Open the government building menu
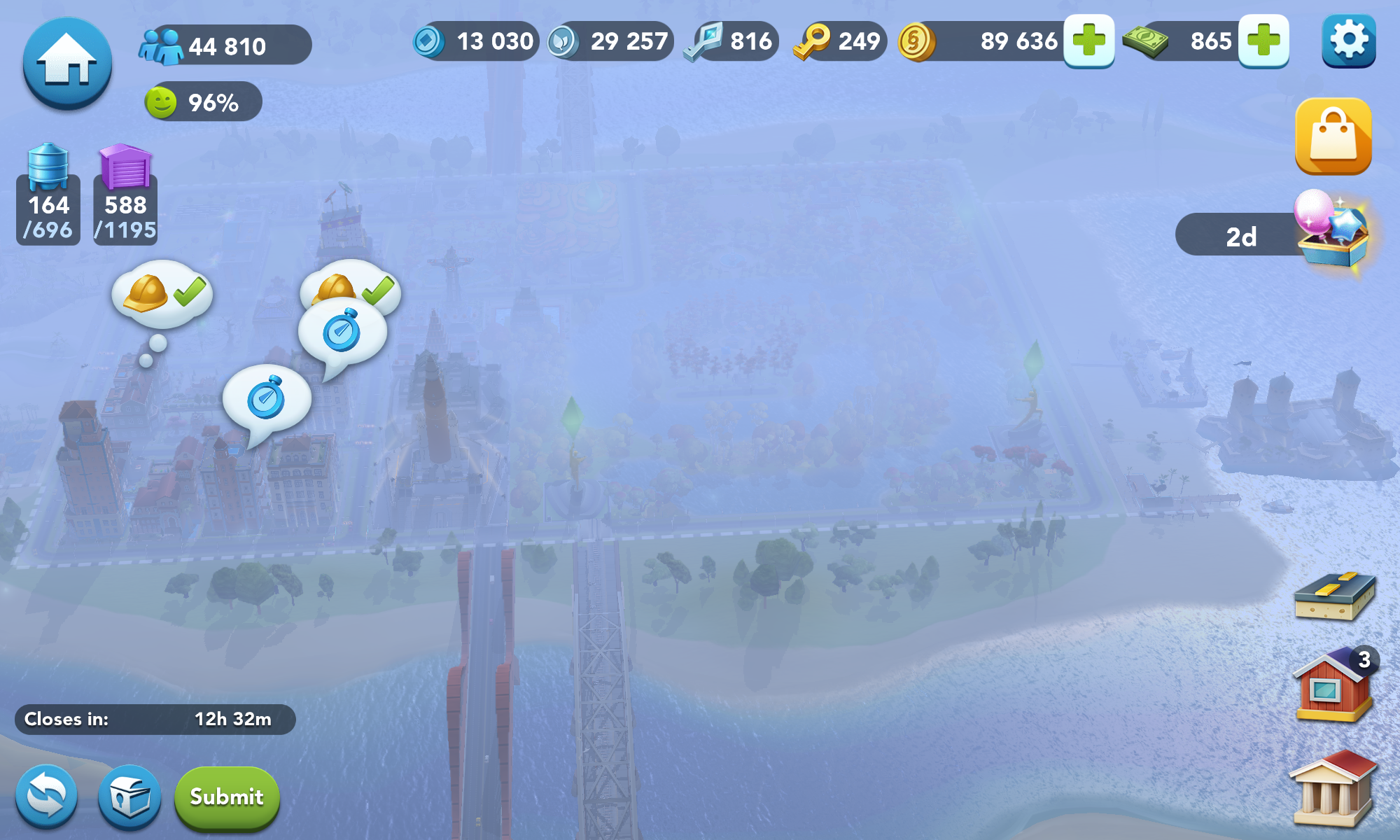 (1333, 790)
